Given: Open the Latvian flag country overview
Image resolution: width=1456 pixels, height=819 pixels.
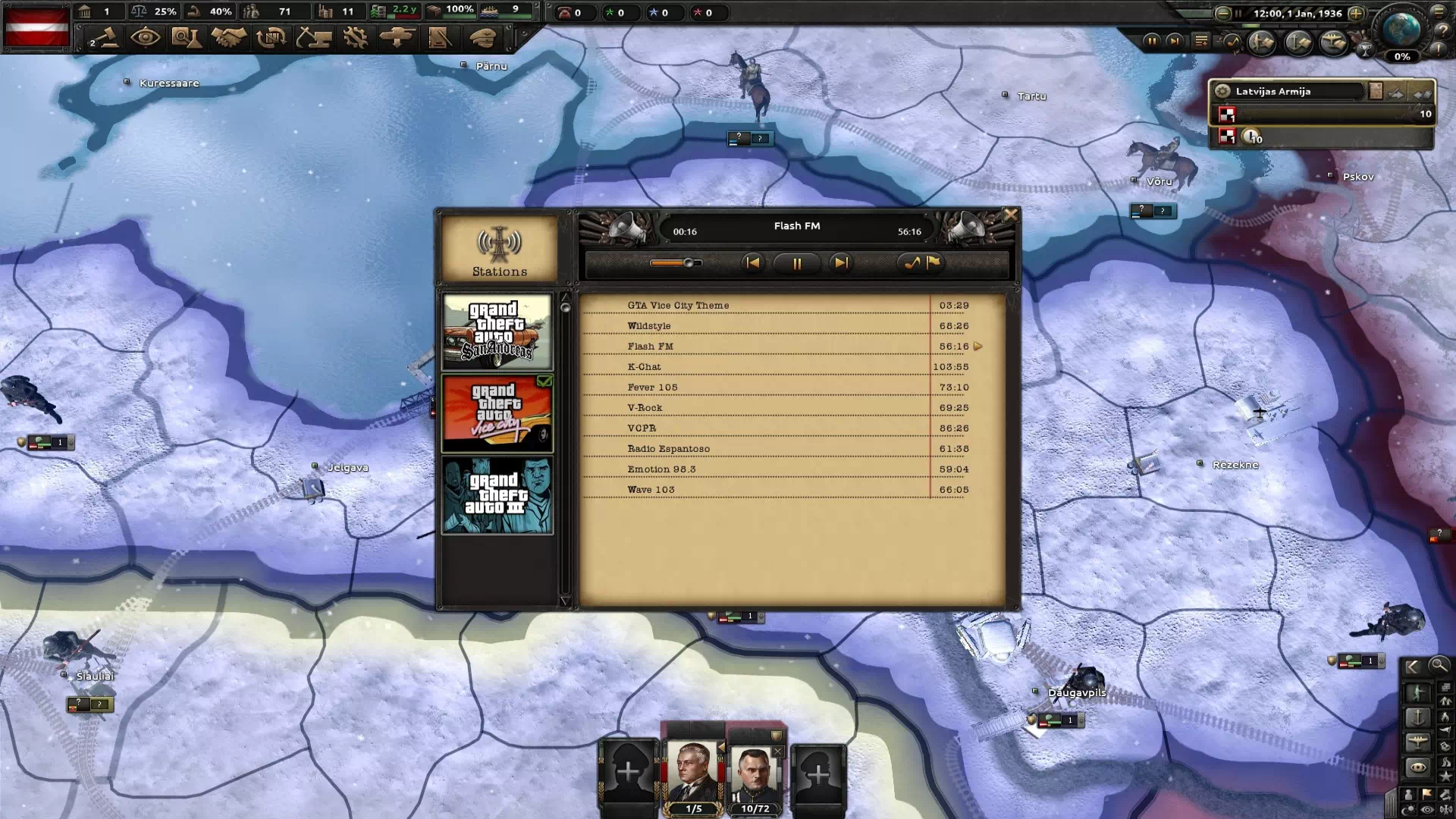Looking at the screenshot, I should tap(37, 27).
